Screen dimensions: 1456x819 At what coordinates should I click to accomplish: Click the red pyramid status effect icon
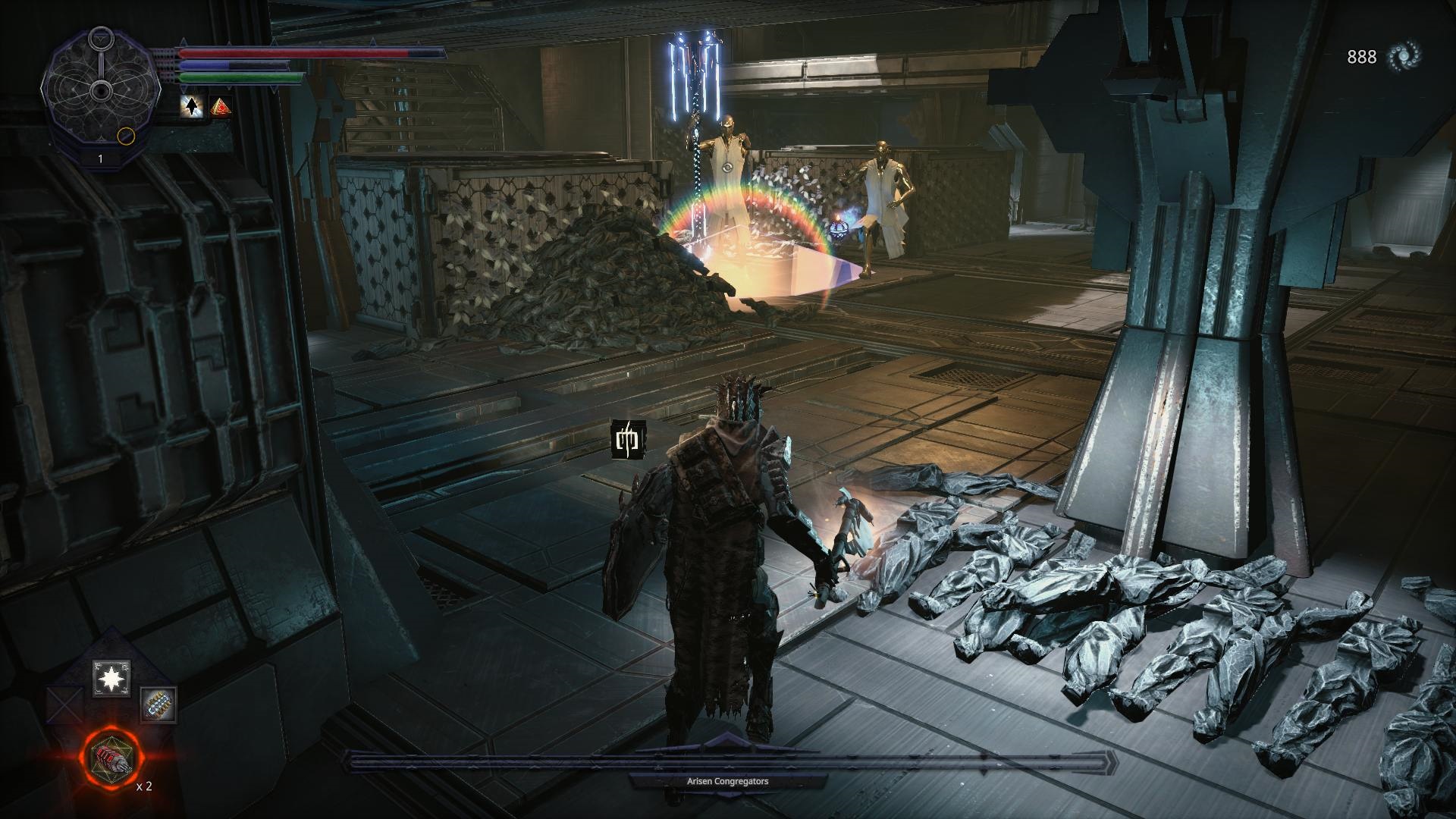pos(221,107)
